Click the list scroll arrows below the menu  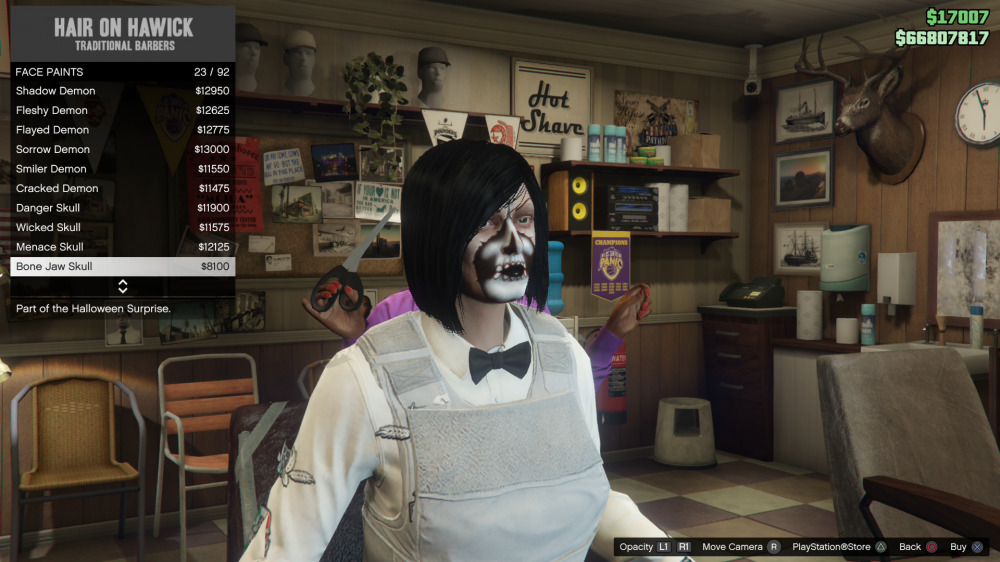click(x=123, y=287)
